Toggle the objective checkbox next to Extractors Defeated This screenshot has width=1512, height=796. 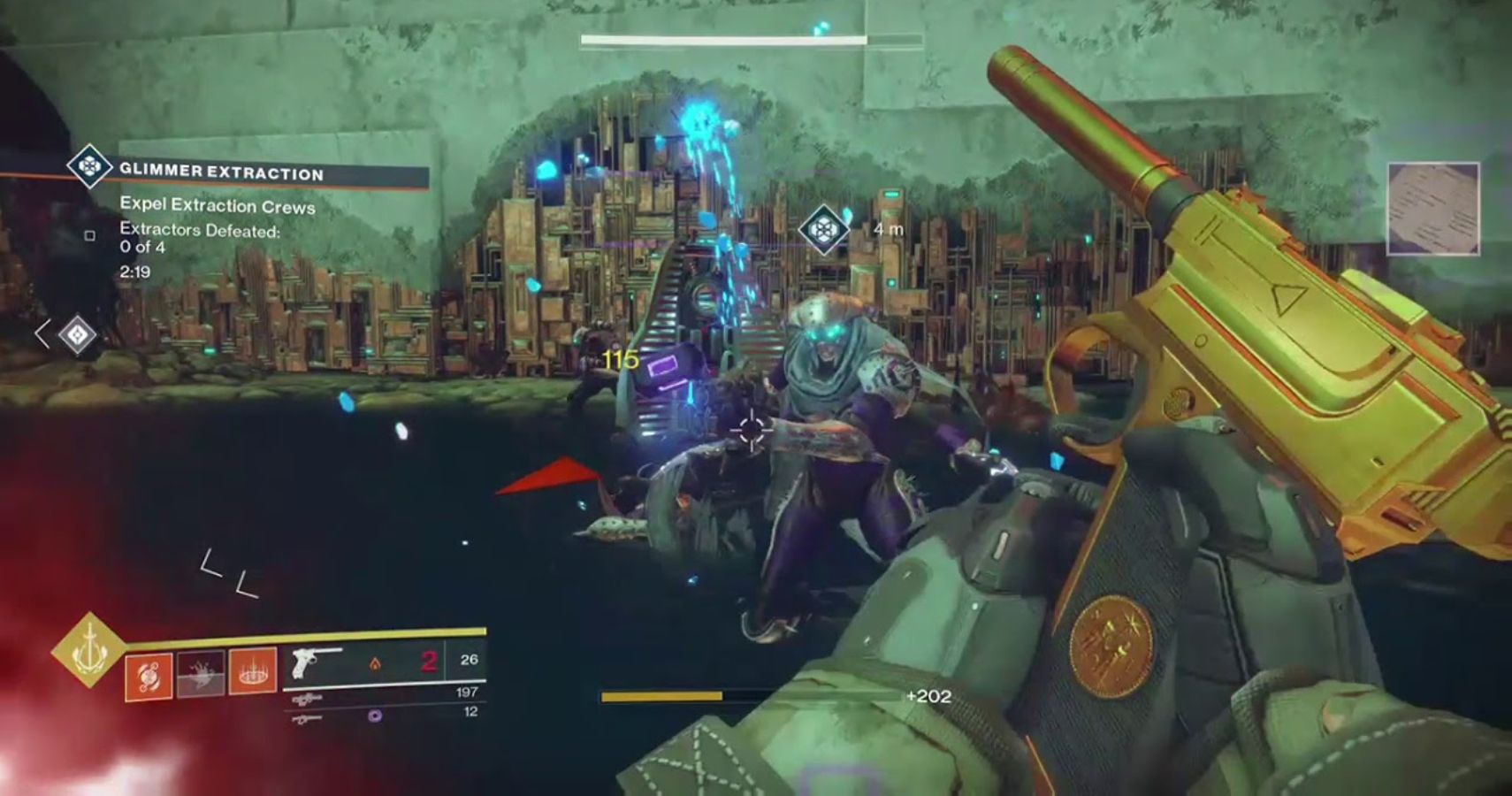point(88,235)
